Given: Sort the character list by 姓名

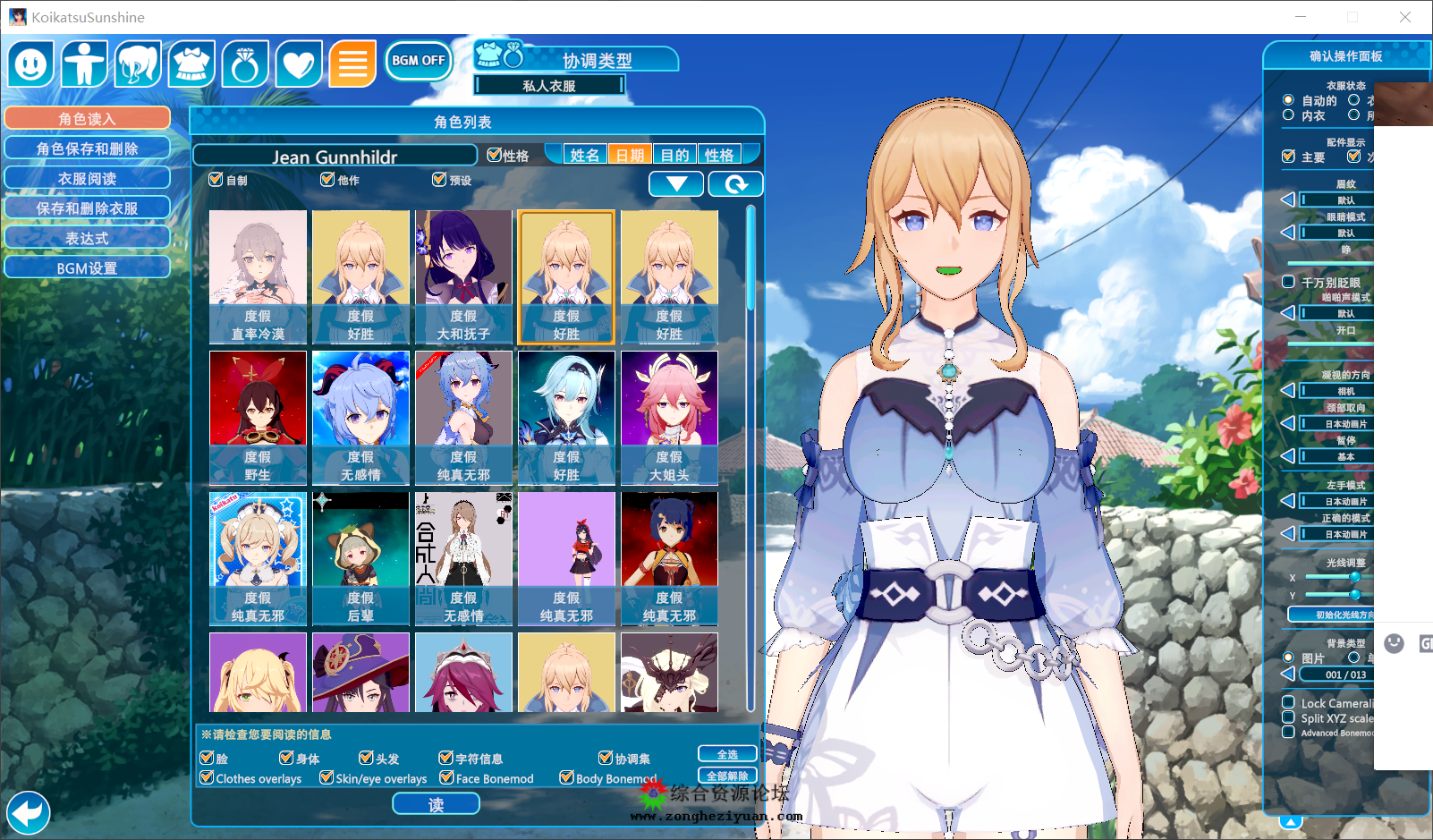Looking at the screenshot, I should click(584, 155).
